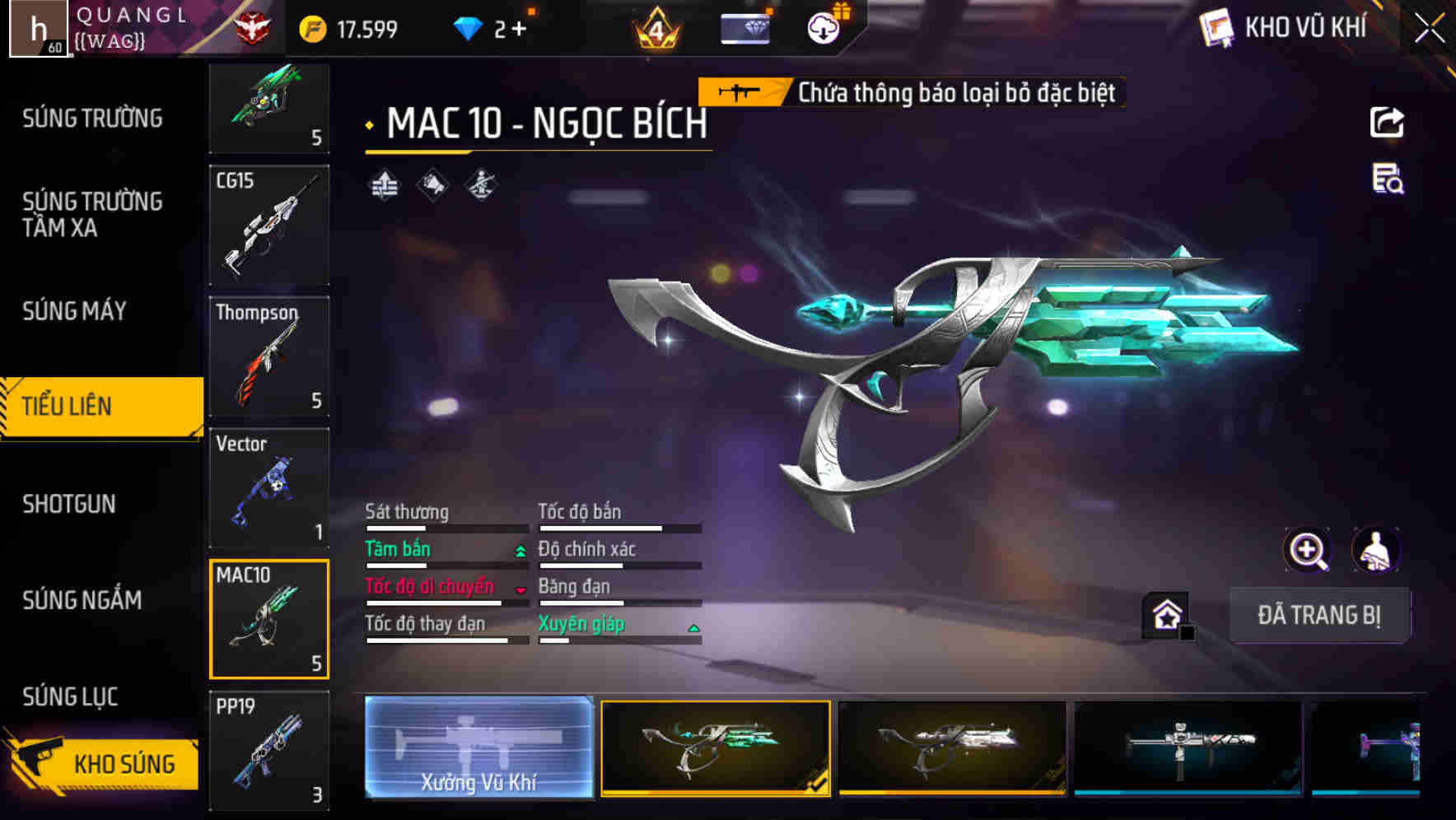Open the download cloud icon
This screenshot has height=820, width=1456.
(x=823, y=29)
